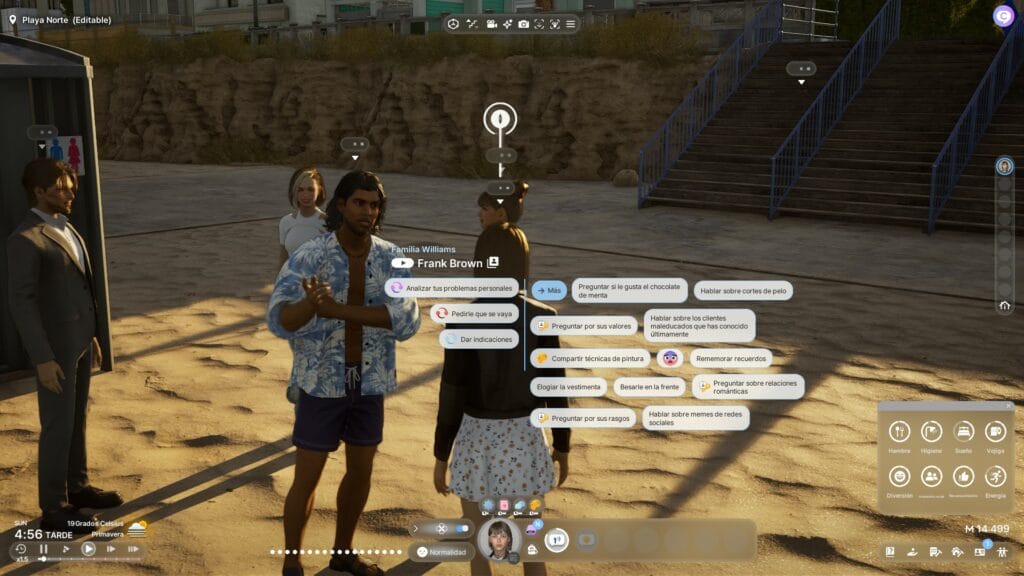
Task: Click the normal-speed play button
Action: pyautogui.click(x=88, y=549)
